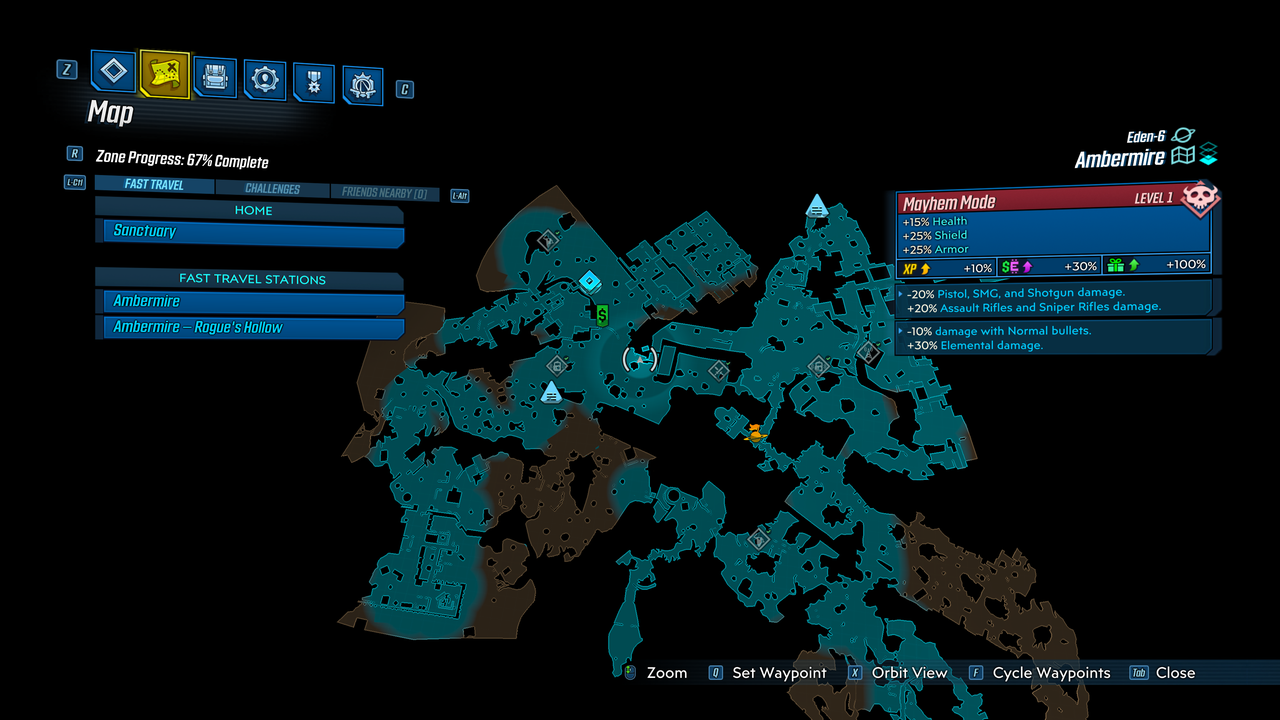1280x720 pixels.
Task: Click the cyan diamond mission marker
Action: [590, 281]
